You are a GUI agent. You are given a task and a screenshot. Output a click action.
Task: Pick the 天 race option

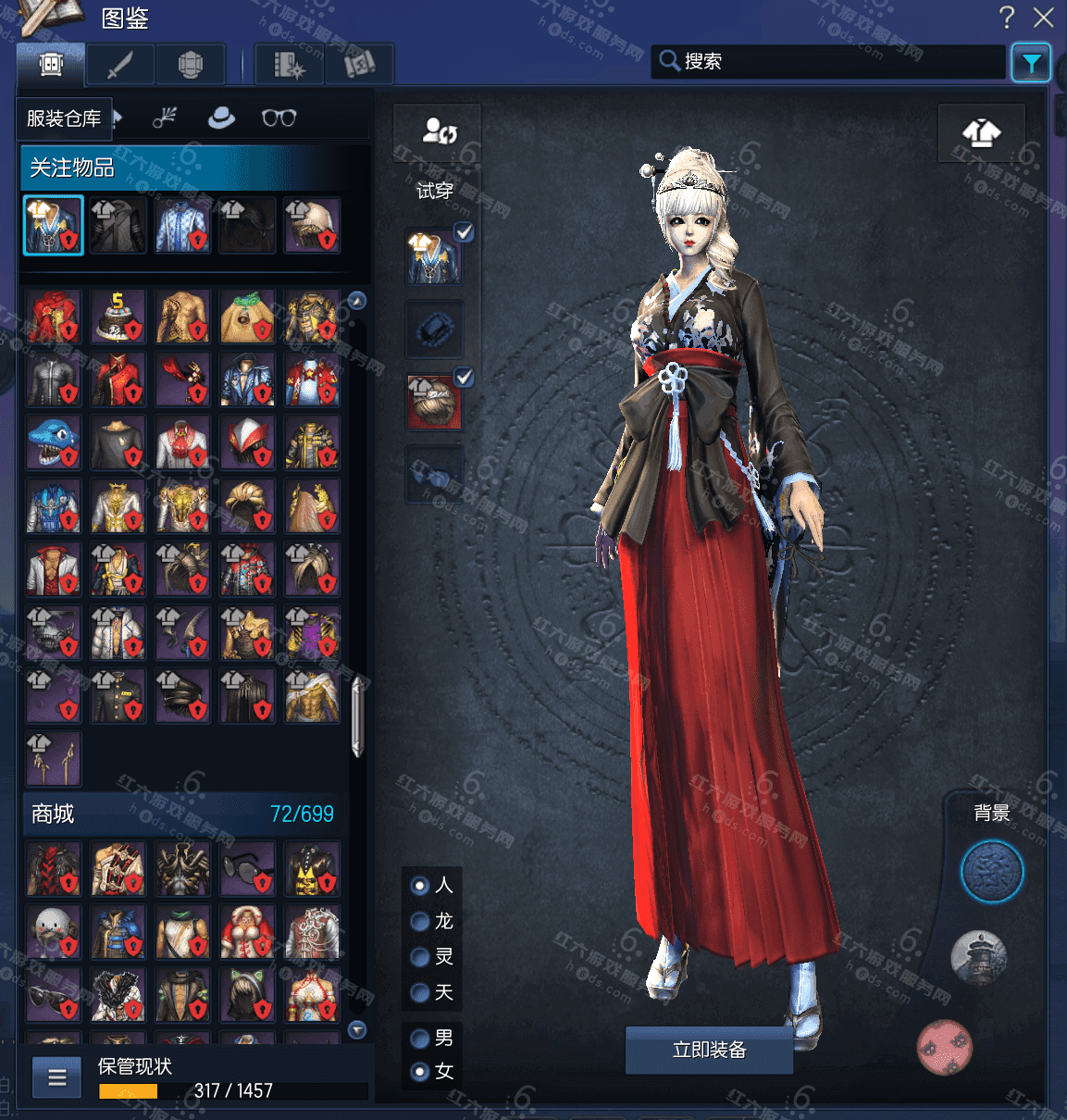420,993
